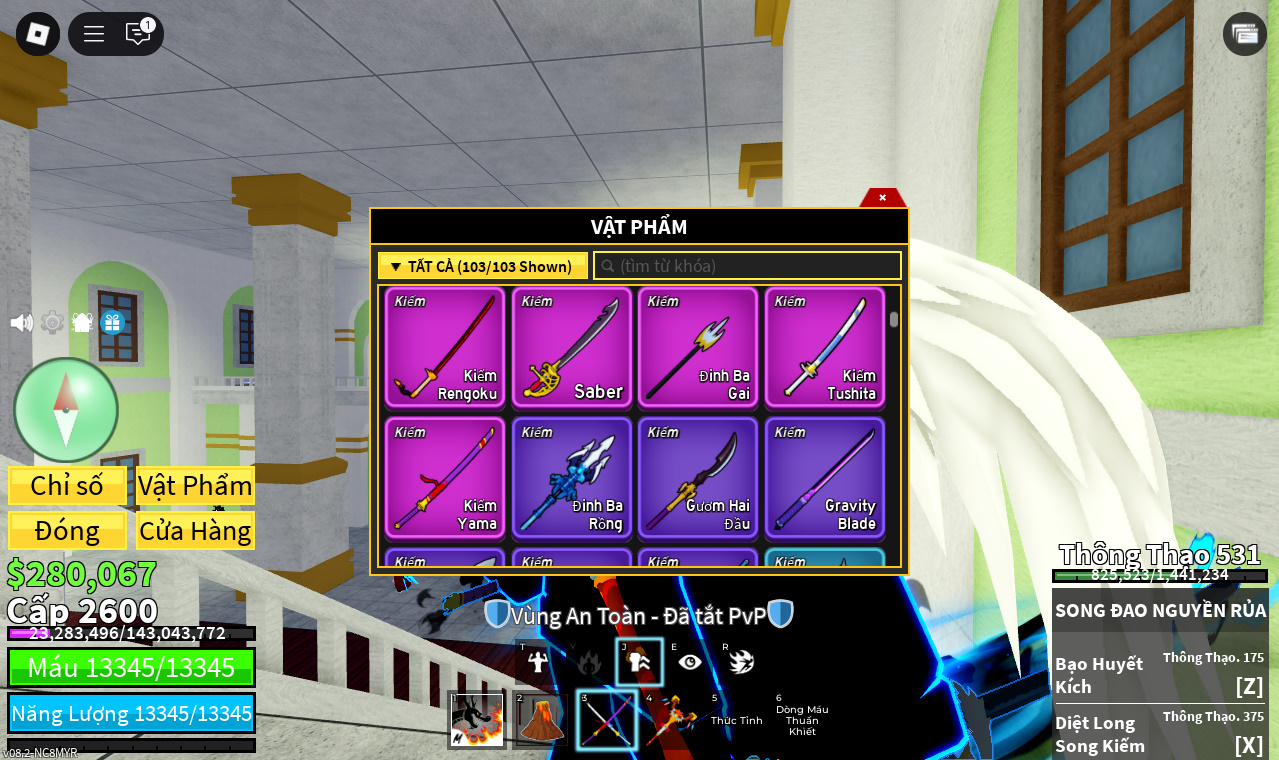Open the Roblox menu logo button
The width and height of the screenshot is (1279, 760).
point(38,34)
